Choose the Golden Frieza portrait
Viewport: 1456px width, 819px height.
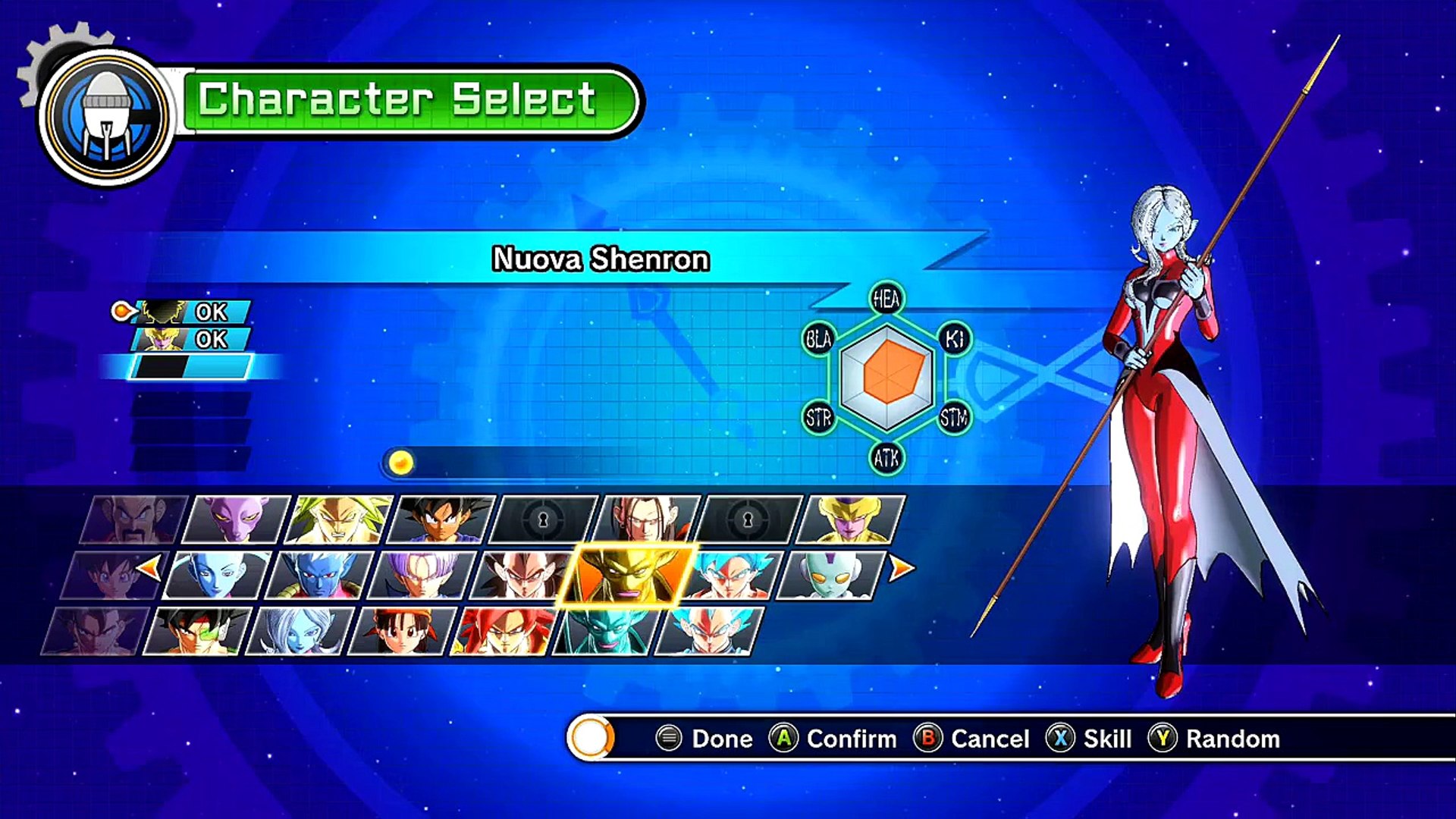click(x=852, y=519)
